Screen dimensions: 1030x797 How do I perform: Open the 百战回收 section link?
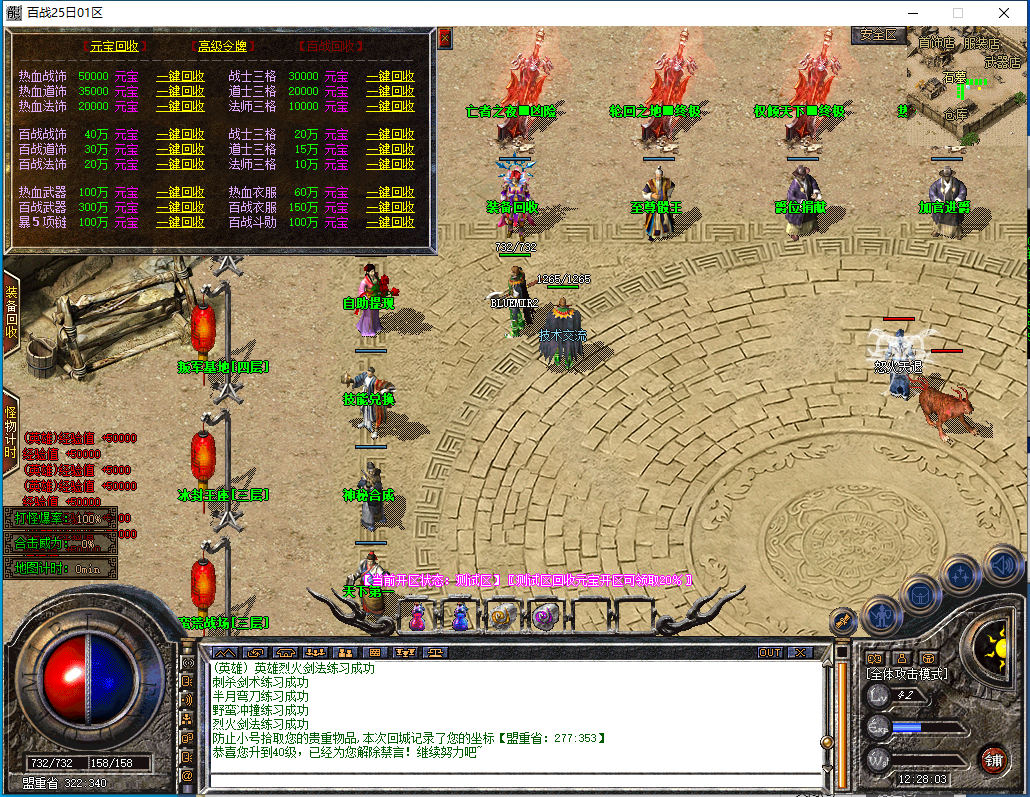[x=331, y=47]
